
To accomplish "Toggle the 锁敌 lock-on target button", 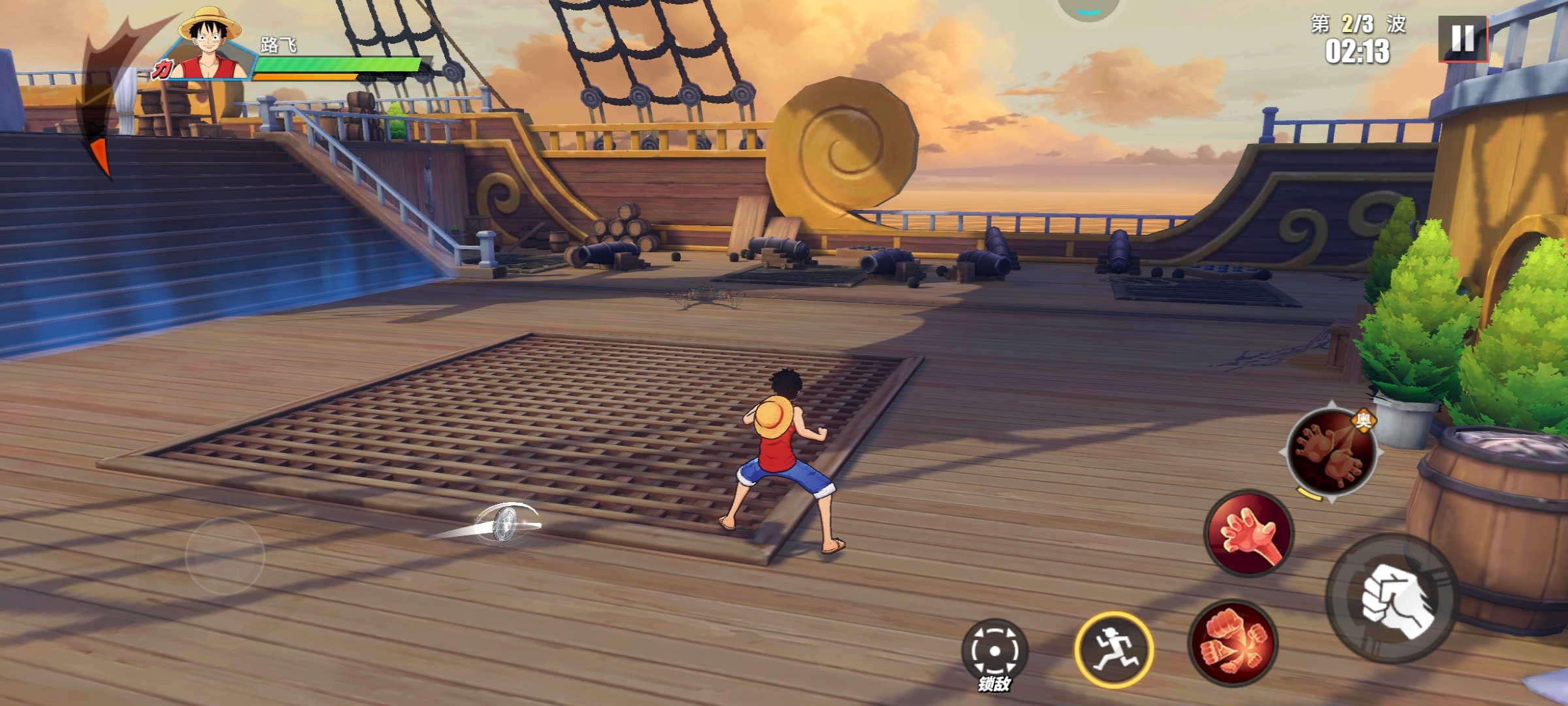I will (994, 652).
